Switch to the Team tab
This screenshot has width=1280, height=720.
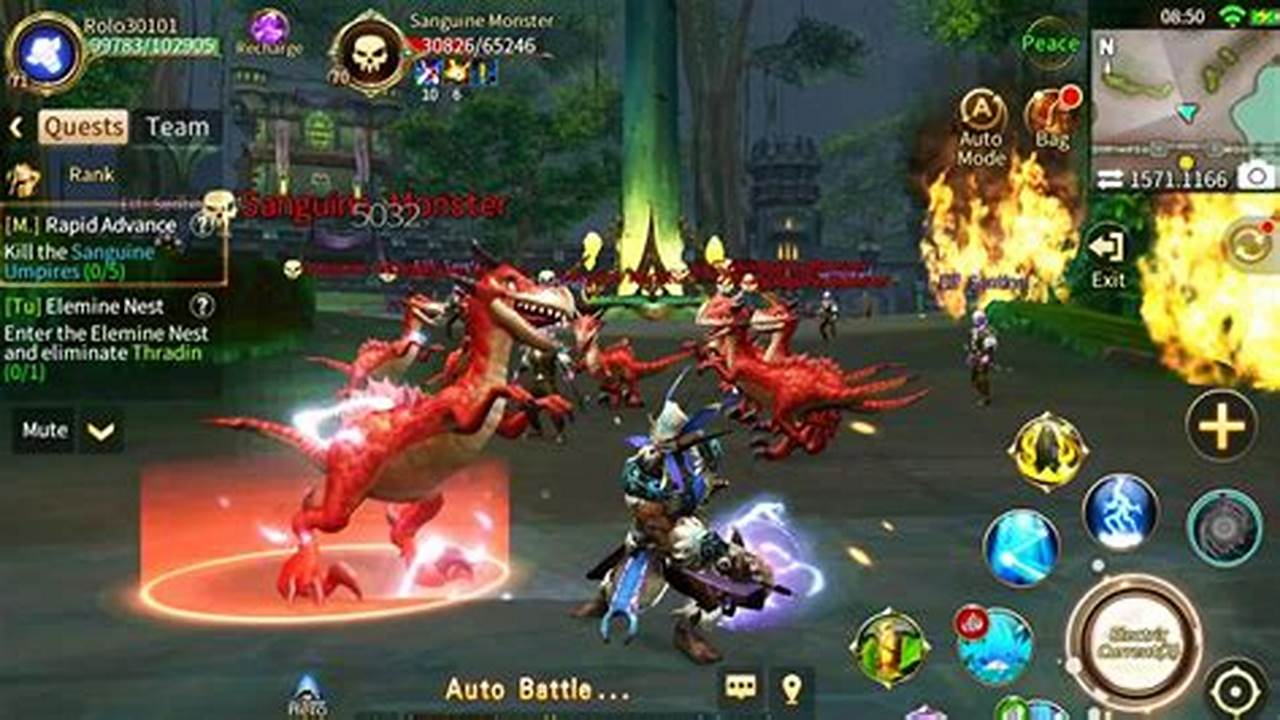tap(176, 127)
